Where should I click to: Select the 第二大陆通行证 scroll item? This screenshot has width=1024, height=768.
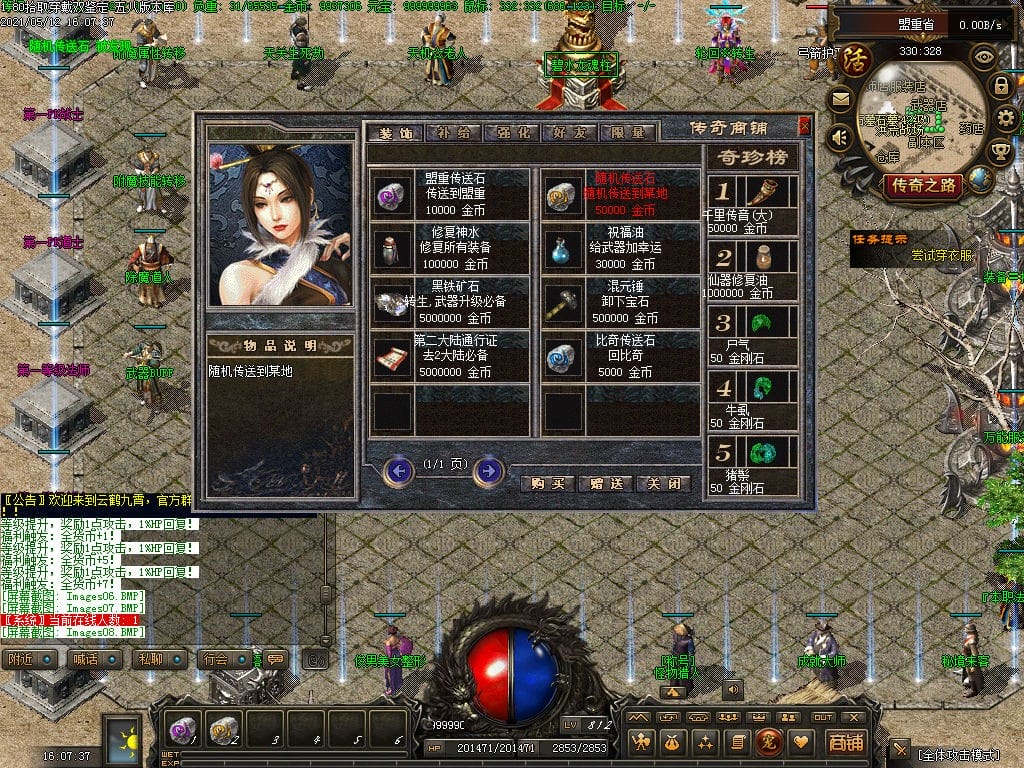pyautogui.click(x=393, y=358)
